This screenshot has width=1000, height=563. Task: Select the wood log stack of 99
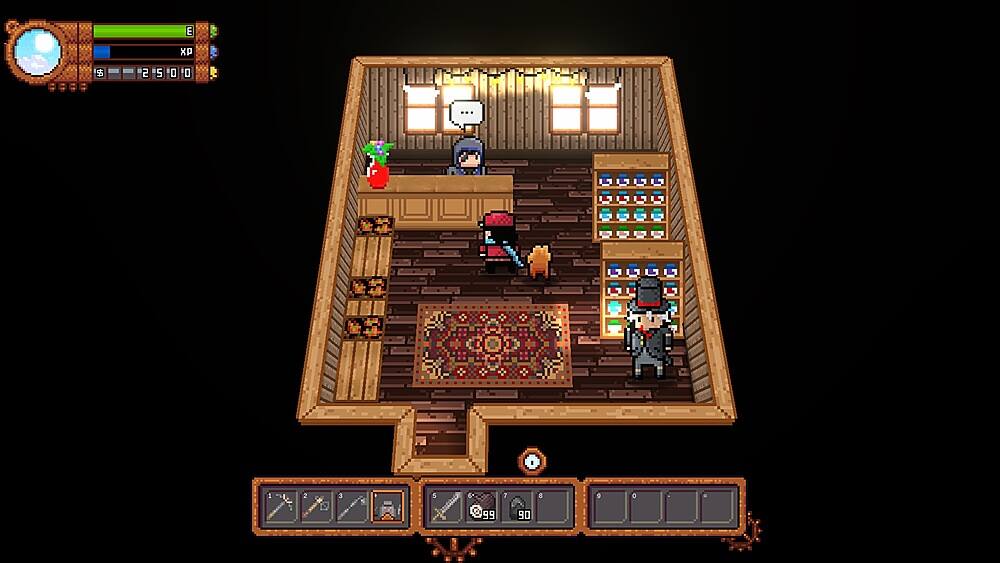[482, 507]
